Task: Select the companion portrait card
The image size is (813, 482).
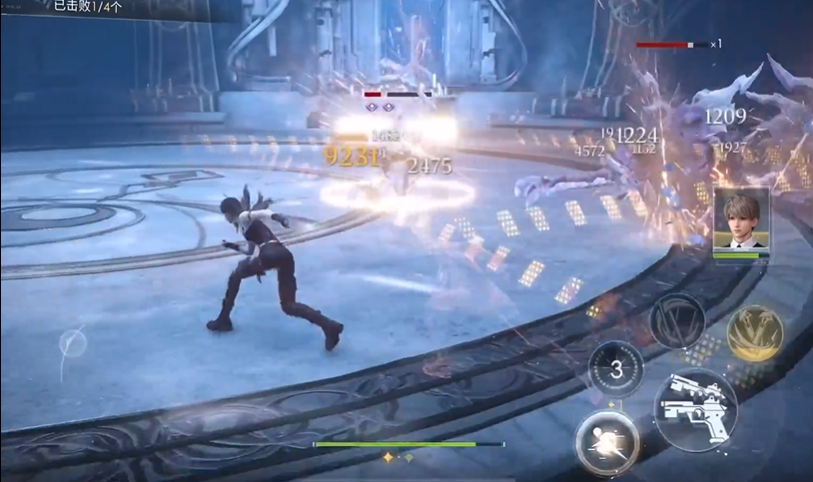Action: [x=741, y=221]
